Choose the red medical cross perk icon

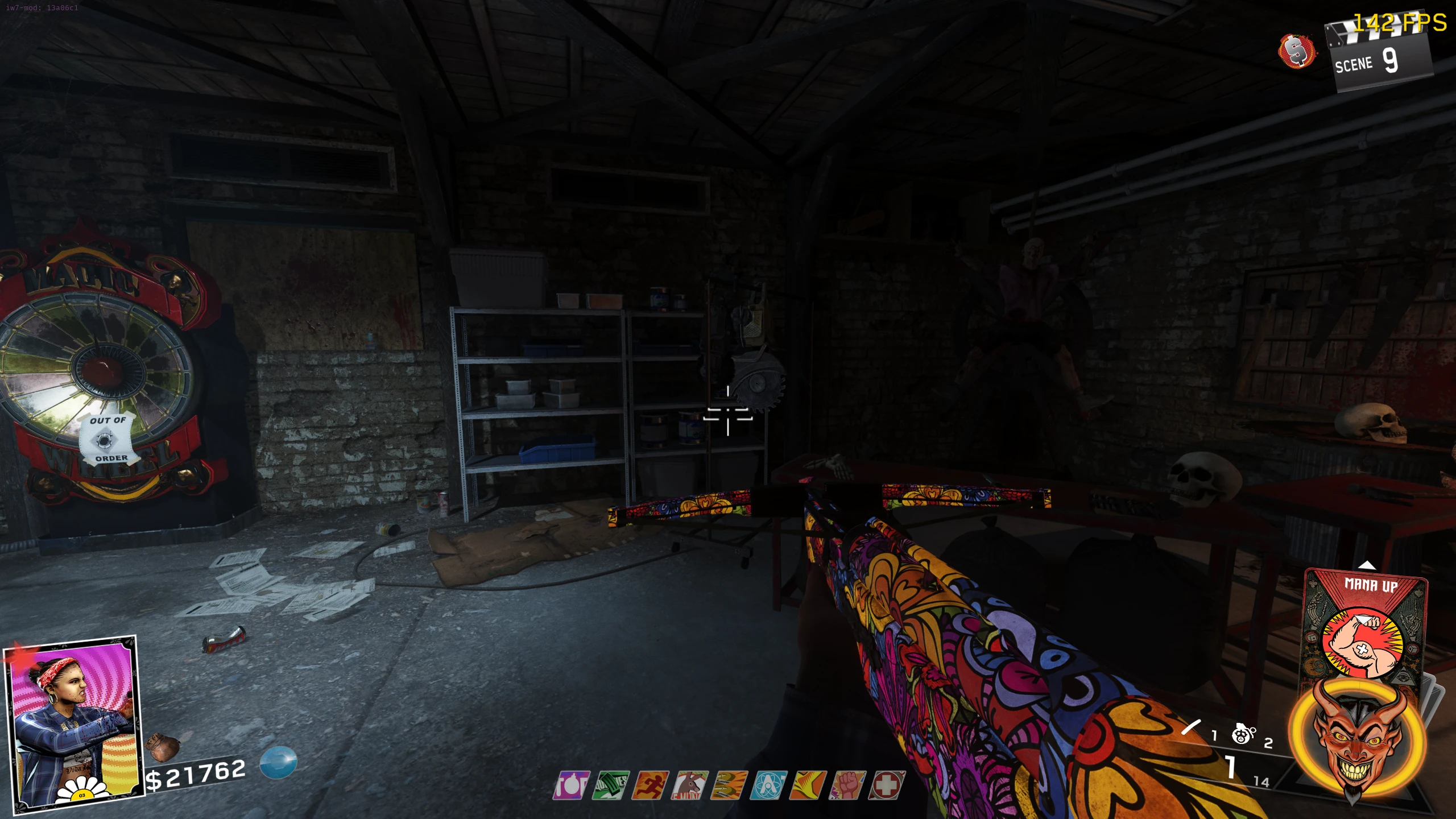[x=887, y=785]
